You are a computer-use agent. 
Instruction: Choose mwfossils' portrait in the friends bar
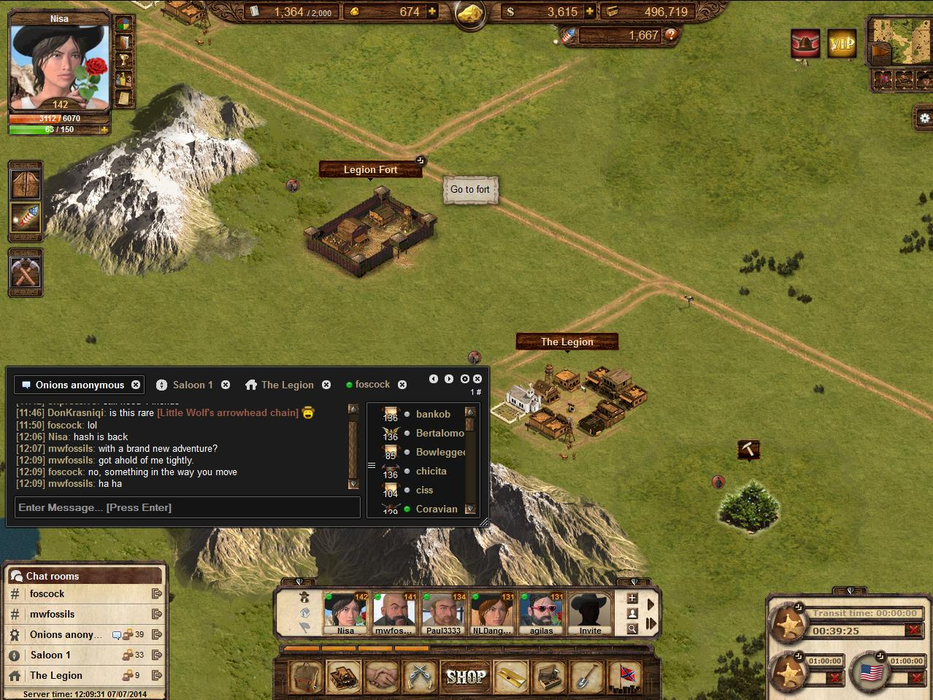(393, 613)
